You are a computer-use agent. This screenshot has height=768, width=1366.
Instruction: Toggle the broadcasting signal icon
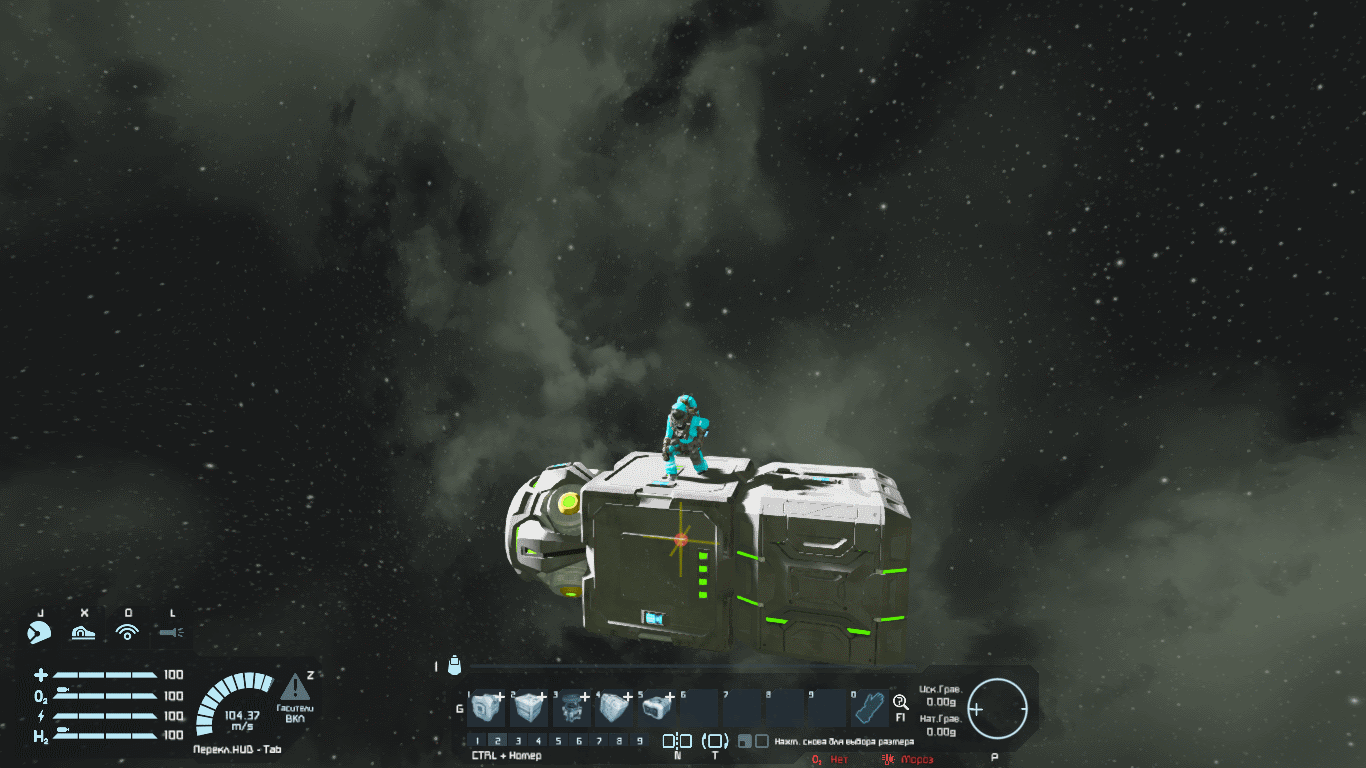pyautogui.click(x=127, y=632)
